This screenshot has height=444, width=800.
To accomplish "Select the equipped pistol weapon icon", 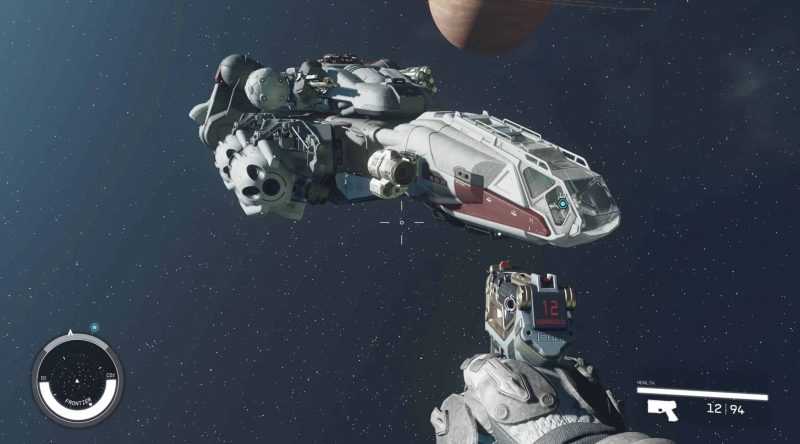I will click(x=662, y=409).
